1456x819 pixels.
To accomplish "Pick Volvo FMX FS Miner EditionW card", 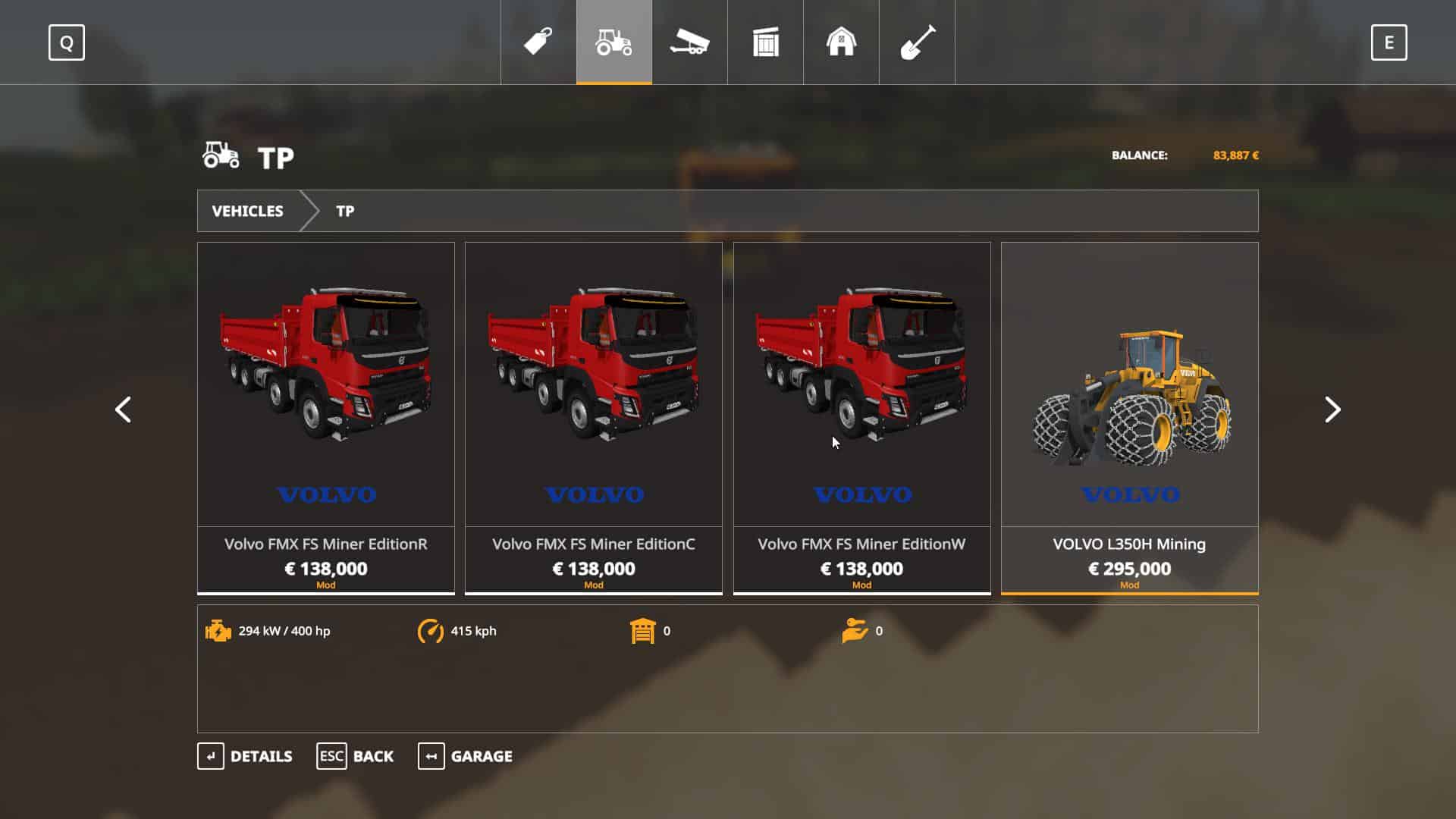I will [861, 417].
